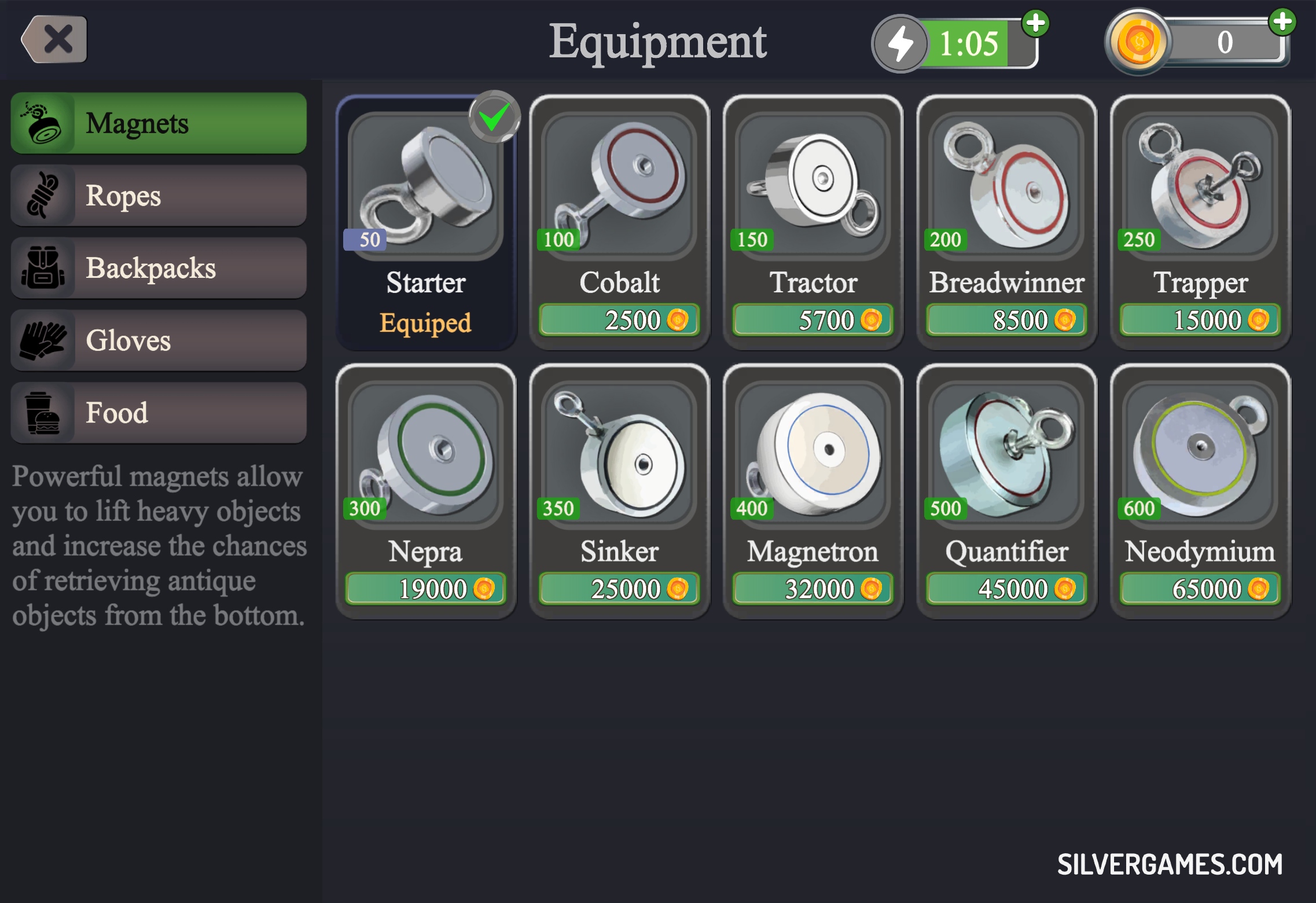Screen dimensions: 1316x903
Task: Buy the Neodymium magnet for 65000
Action: tap(1200, 589)
